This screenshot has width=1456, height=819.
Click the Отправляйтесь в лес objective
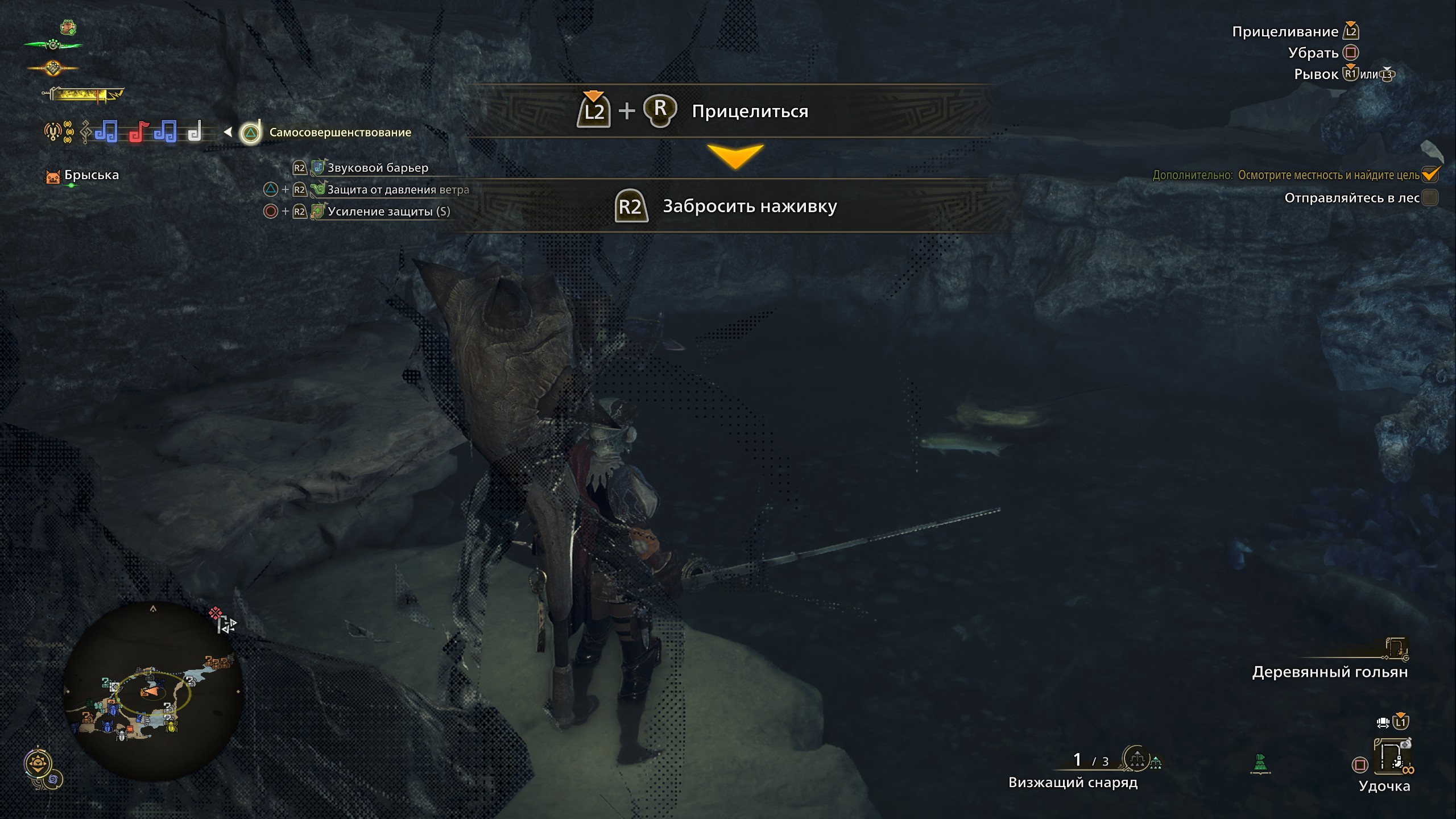[1351, 198]
